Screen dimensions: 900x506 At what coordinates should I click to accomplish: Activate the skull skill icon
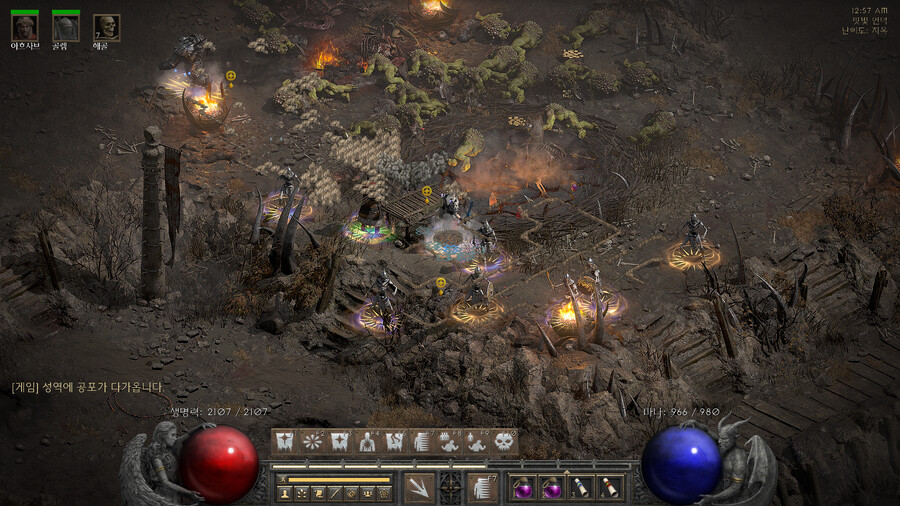pyautogui.click(x=503, y=441)
